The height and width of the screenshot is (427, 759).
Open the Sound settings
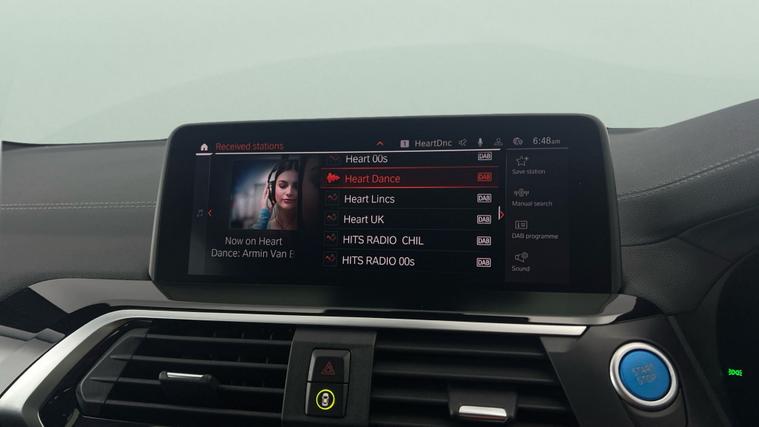(521, 261)
